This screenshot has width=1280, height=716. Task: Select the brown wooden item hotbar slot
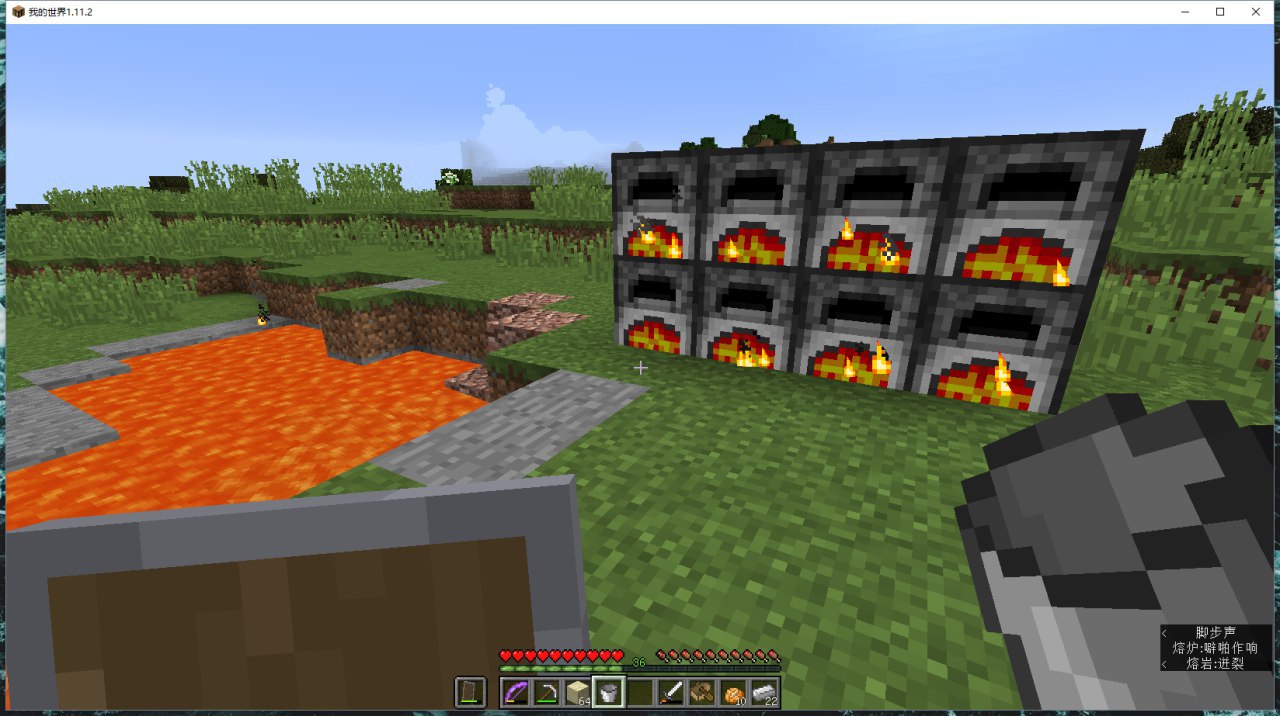click(701, 692)
